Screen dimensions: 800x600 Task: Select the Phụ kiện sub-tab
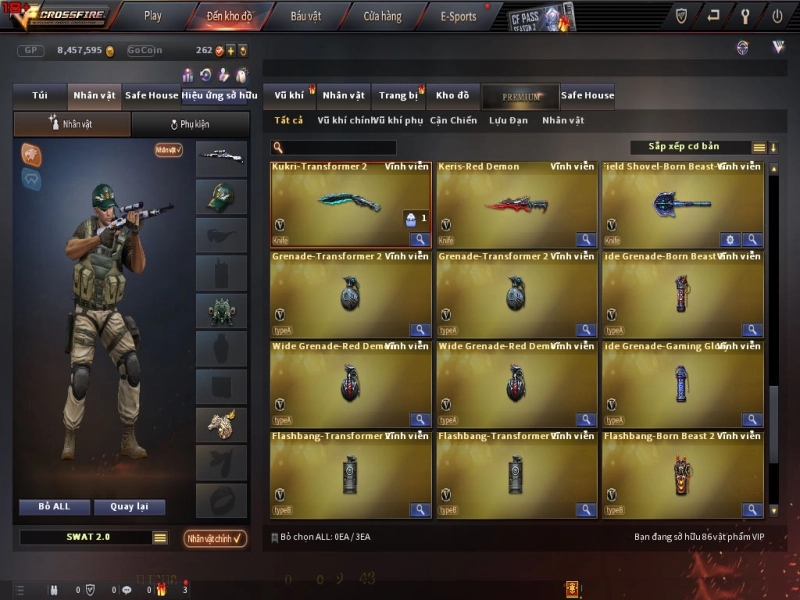point(190,125)
